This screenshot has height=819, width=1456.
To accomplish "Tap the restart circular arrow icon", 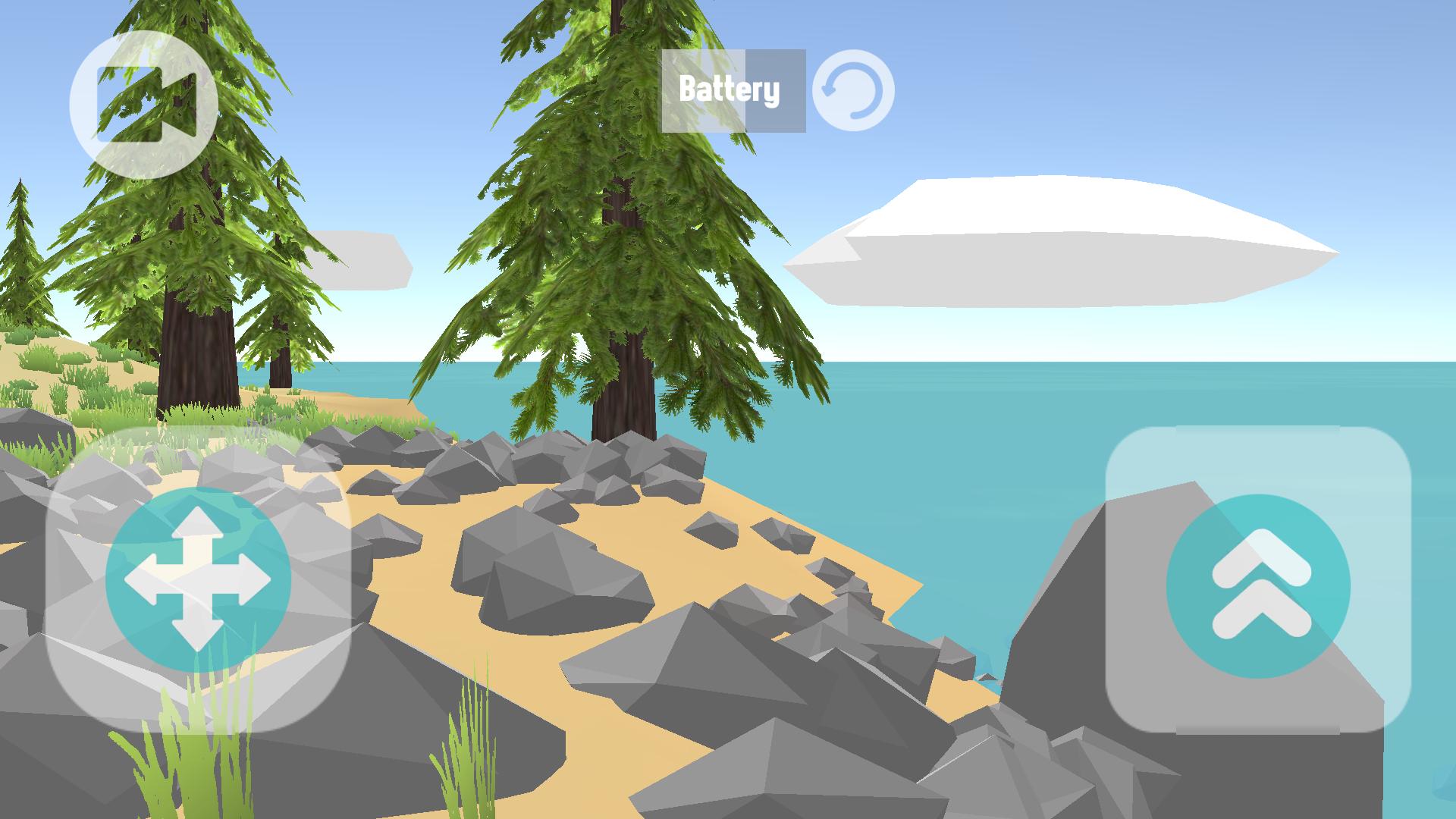I will tap(852, 89).
